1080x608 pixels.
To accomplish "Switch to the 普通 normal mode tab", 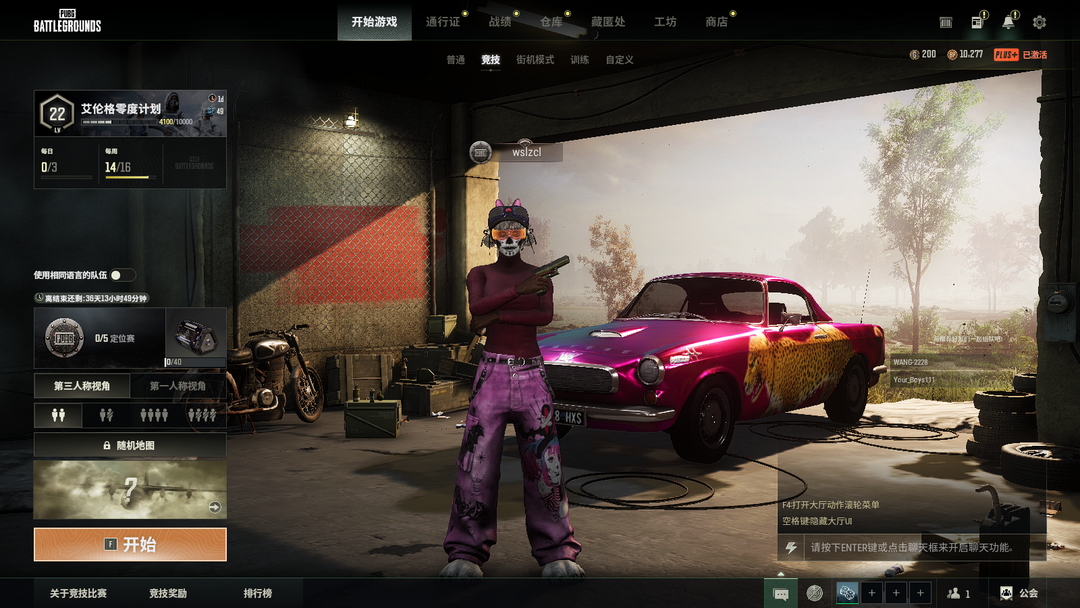I will point(456,60).
